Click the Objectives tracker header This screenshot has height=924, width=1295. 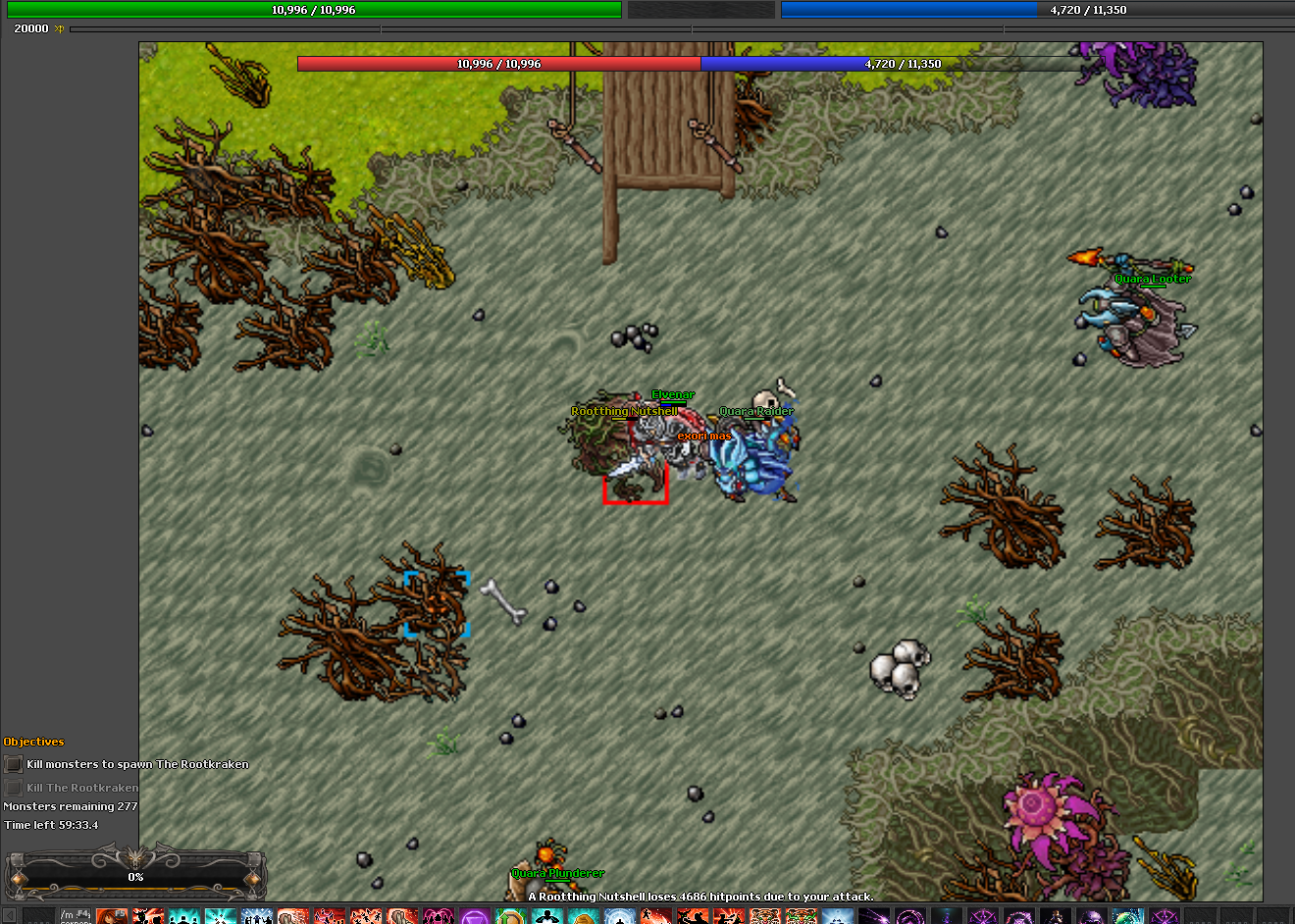pos(33,742)
